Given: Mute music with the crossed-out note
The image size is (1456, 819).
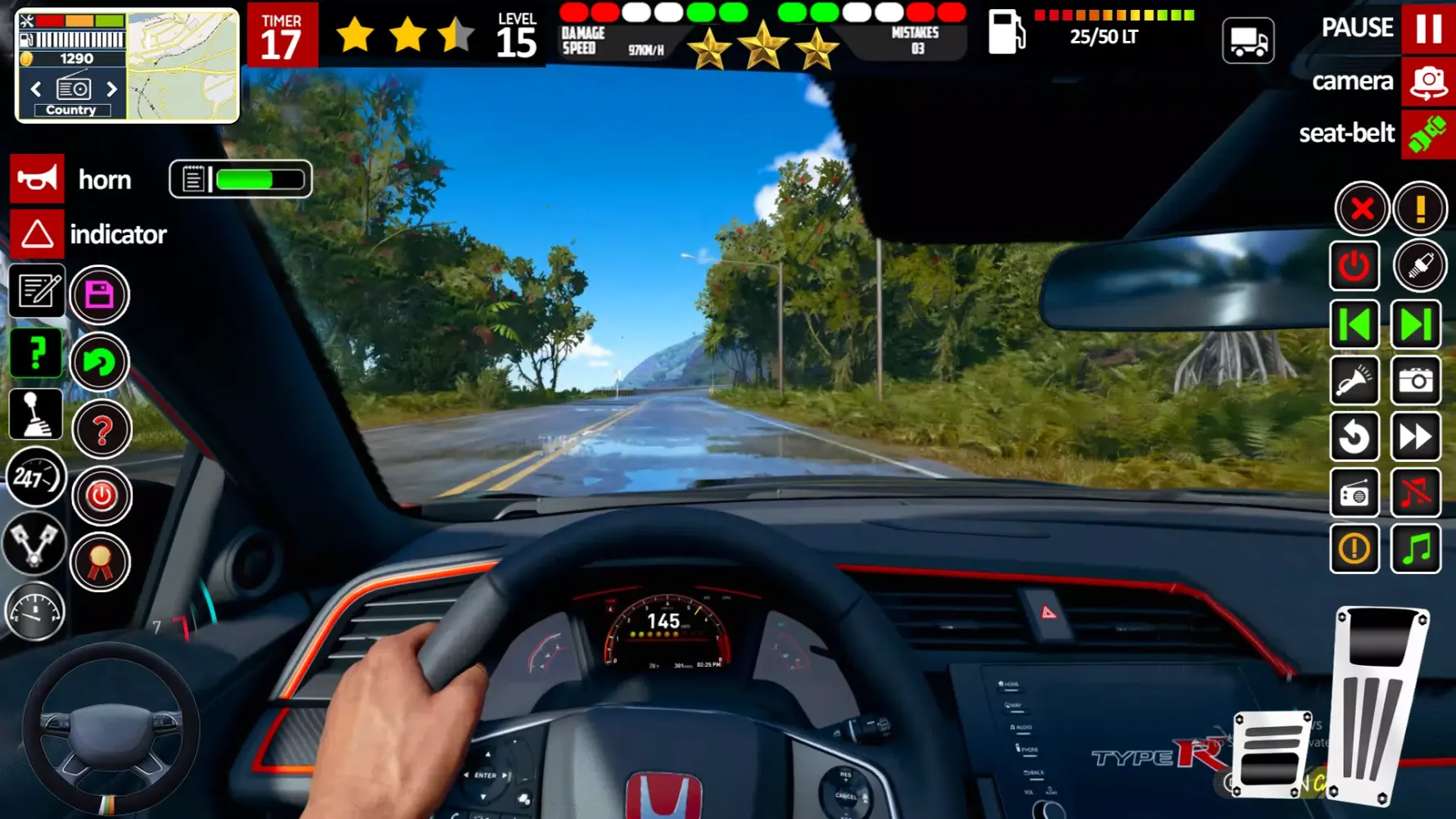Looking at the screenshot, I should pos(1416,493).
